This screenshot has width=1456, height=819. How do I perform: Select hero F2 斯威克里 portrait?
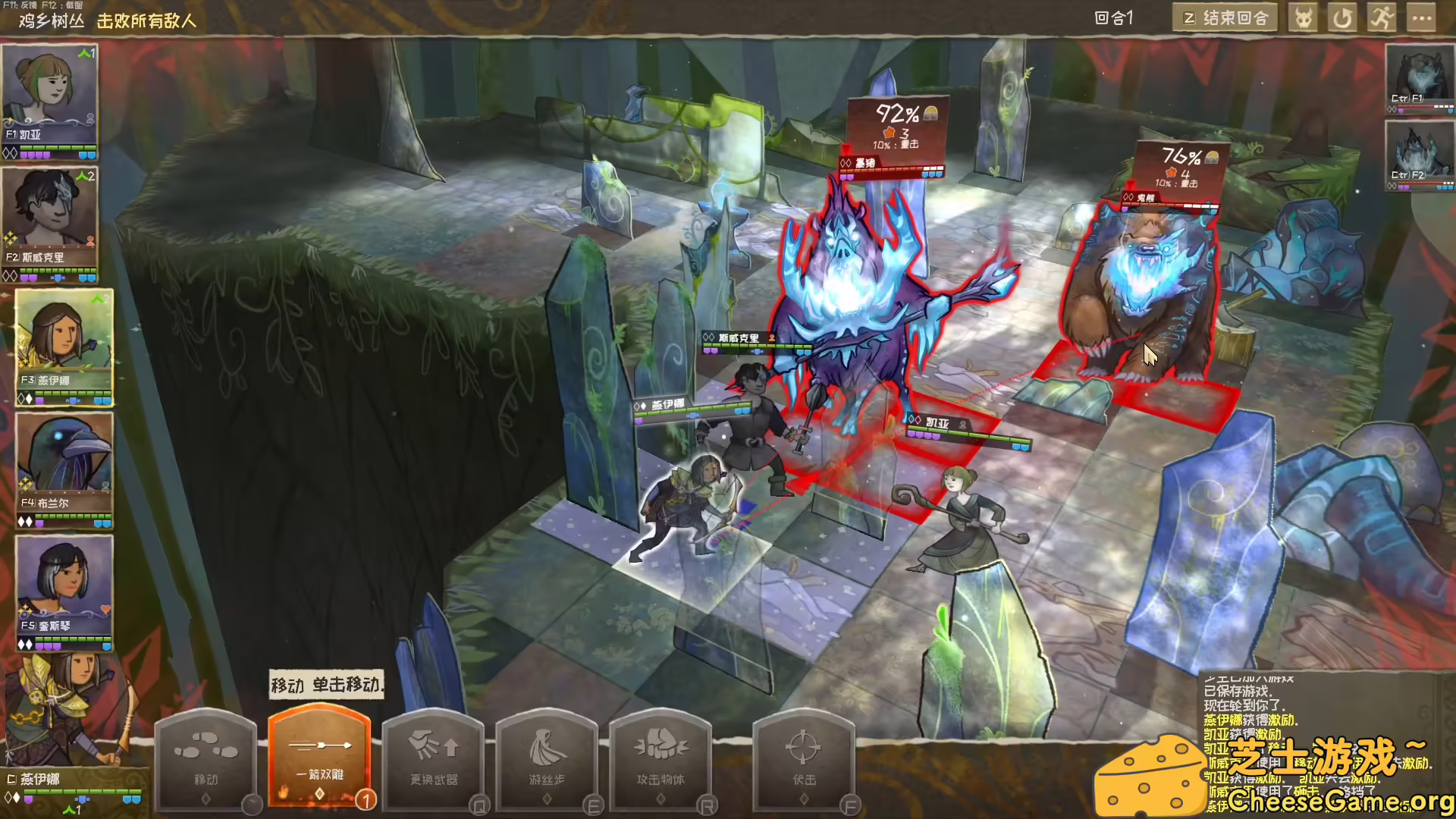click(49, 216)
